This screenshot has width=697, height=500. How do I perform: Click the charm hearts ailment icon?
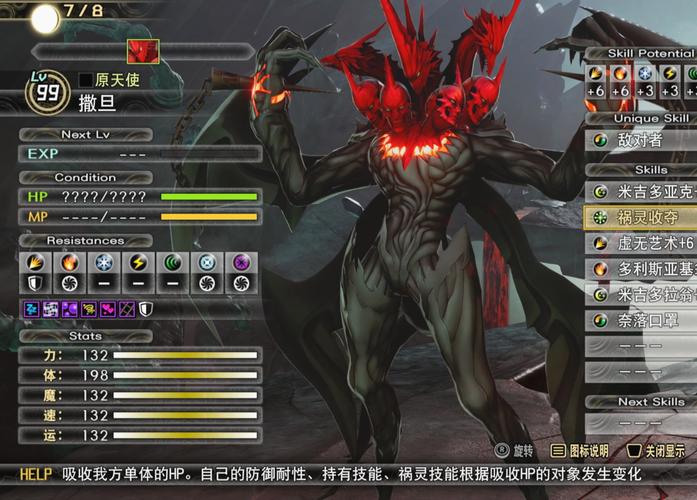tap(108, 309)
